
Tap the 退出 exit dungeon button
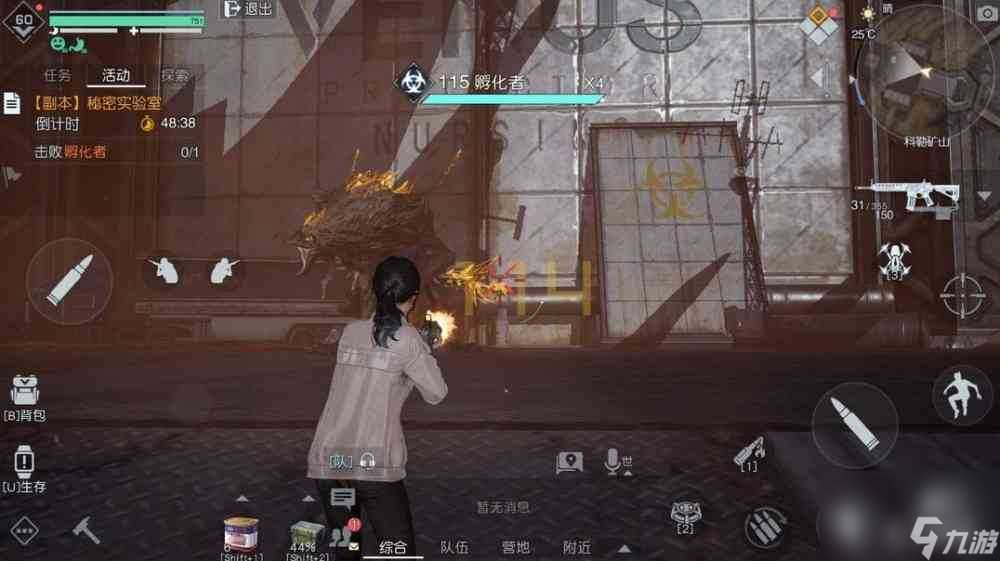[248, 9]
